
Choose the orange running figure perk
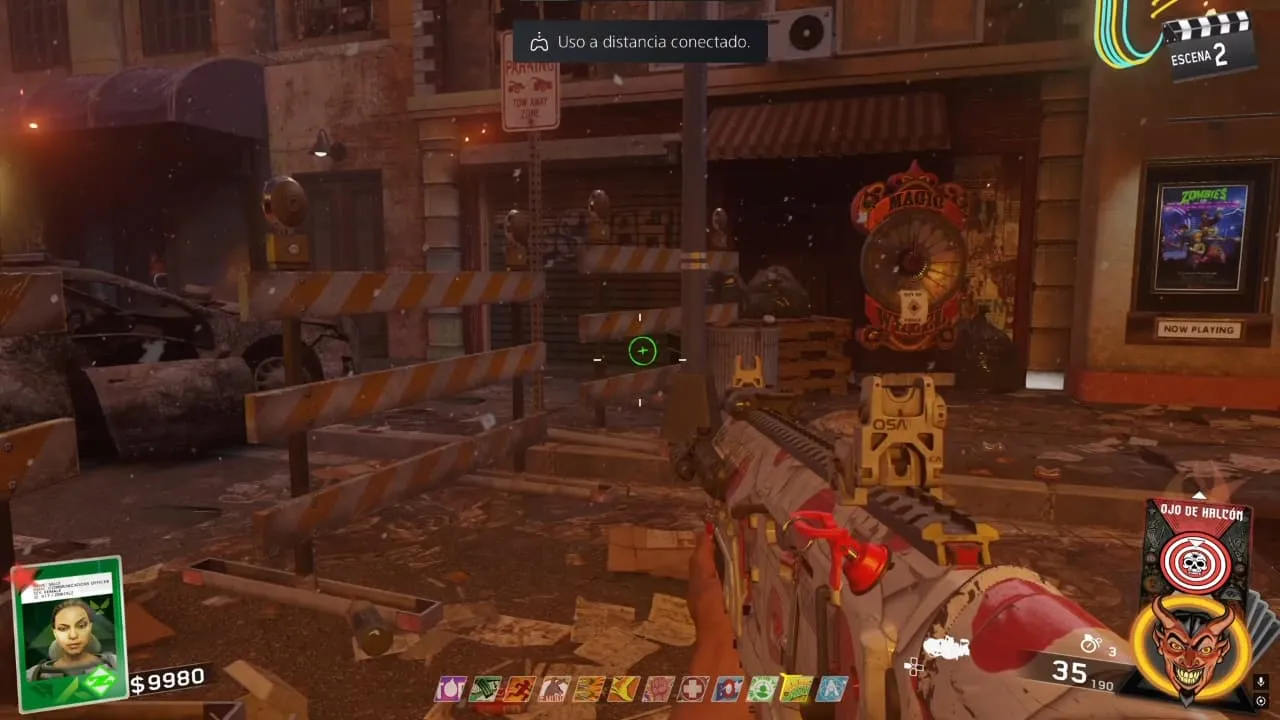click(x=521, y=689)
